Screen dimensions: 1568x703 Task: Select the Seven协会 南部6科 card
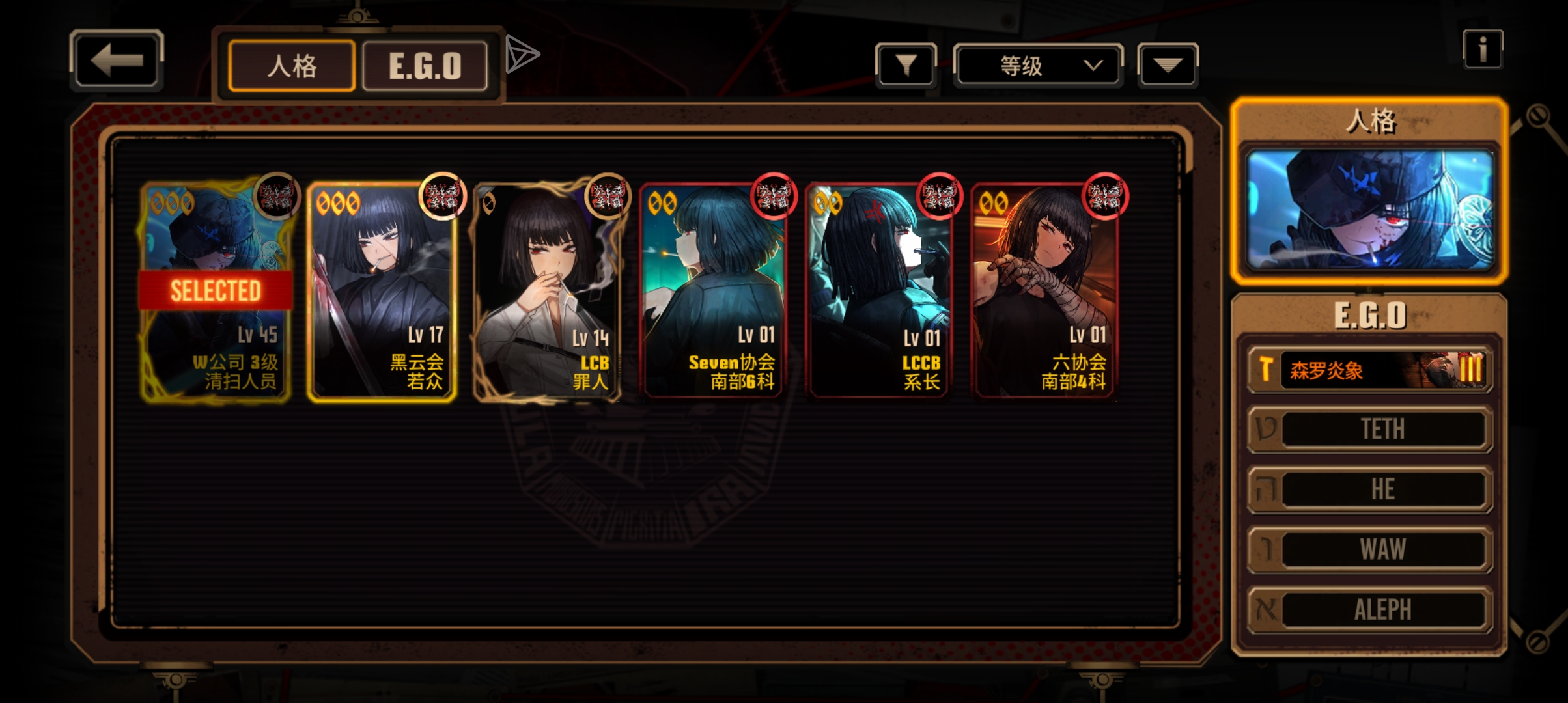[x=714, y=291]
